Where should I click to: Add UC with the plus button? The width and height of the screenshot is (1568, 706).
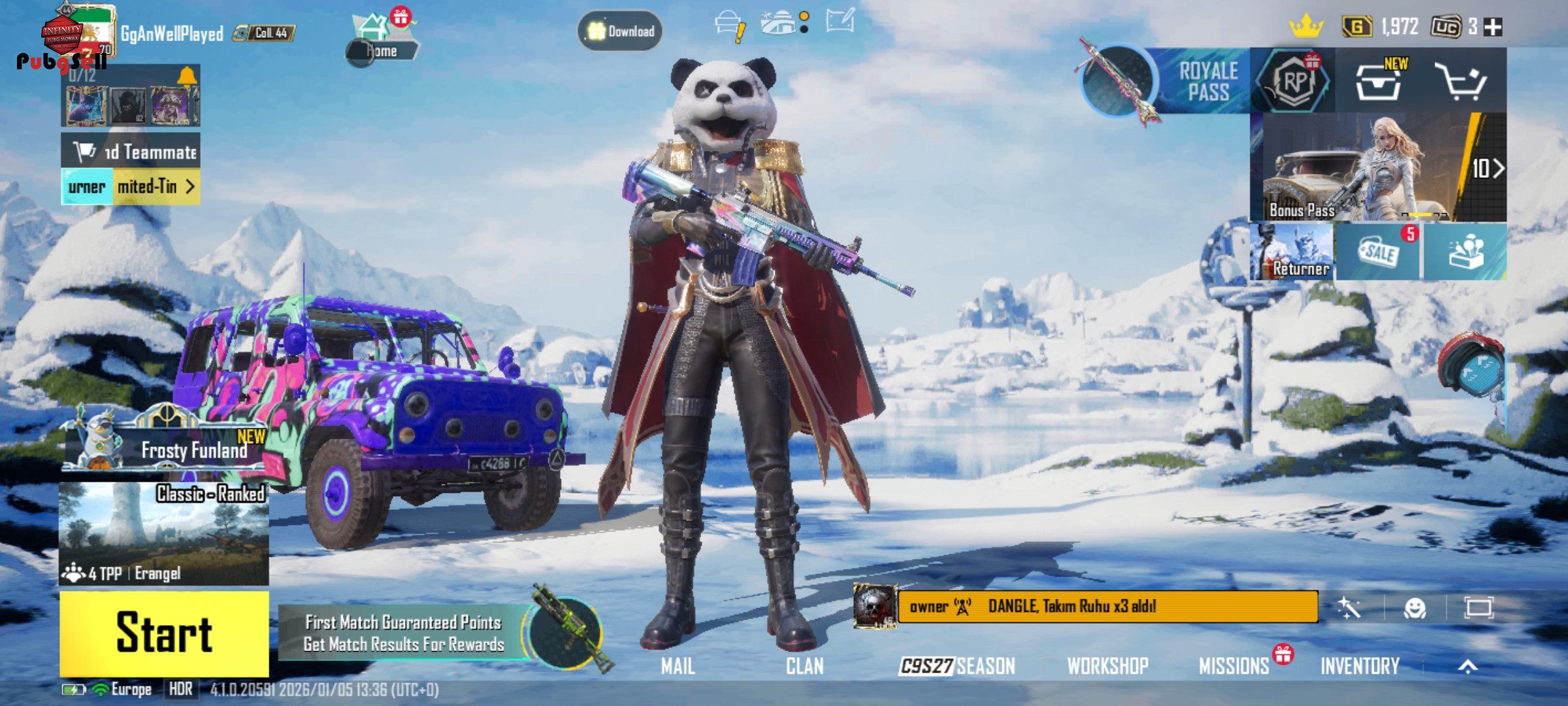point(1493,27)
